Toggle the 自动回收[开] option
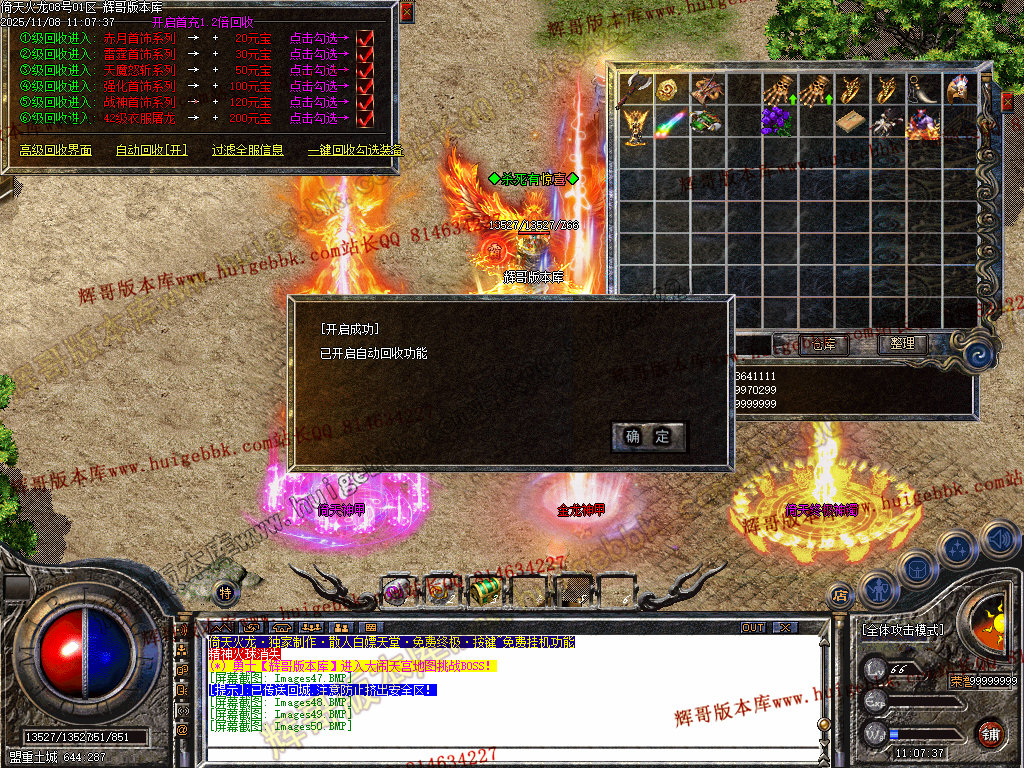This screenshot has width=1024, height=768. pos(151,150)
